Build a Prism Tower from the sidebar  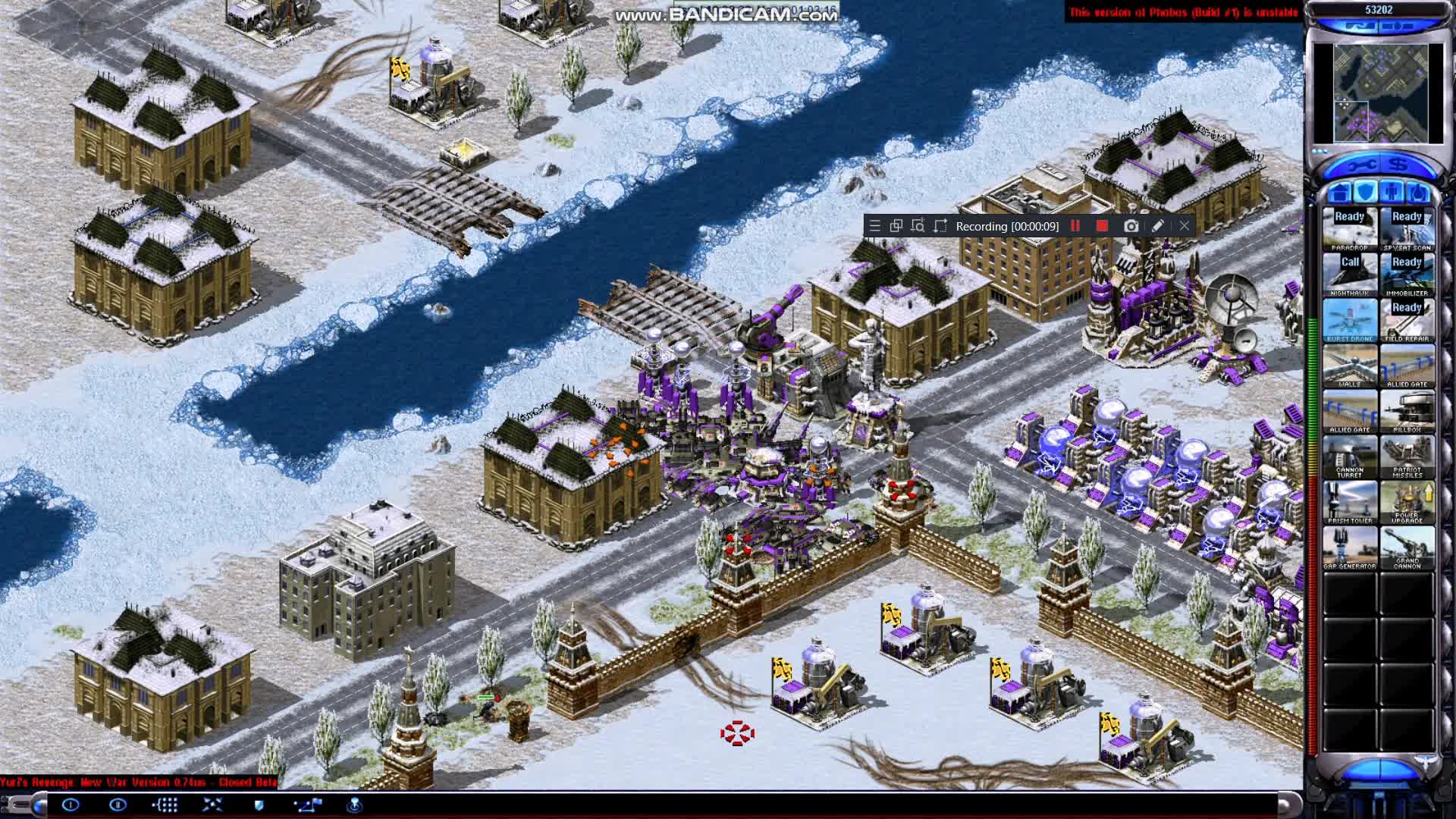(1350, 502)
